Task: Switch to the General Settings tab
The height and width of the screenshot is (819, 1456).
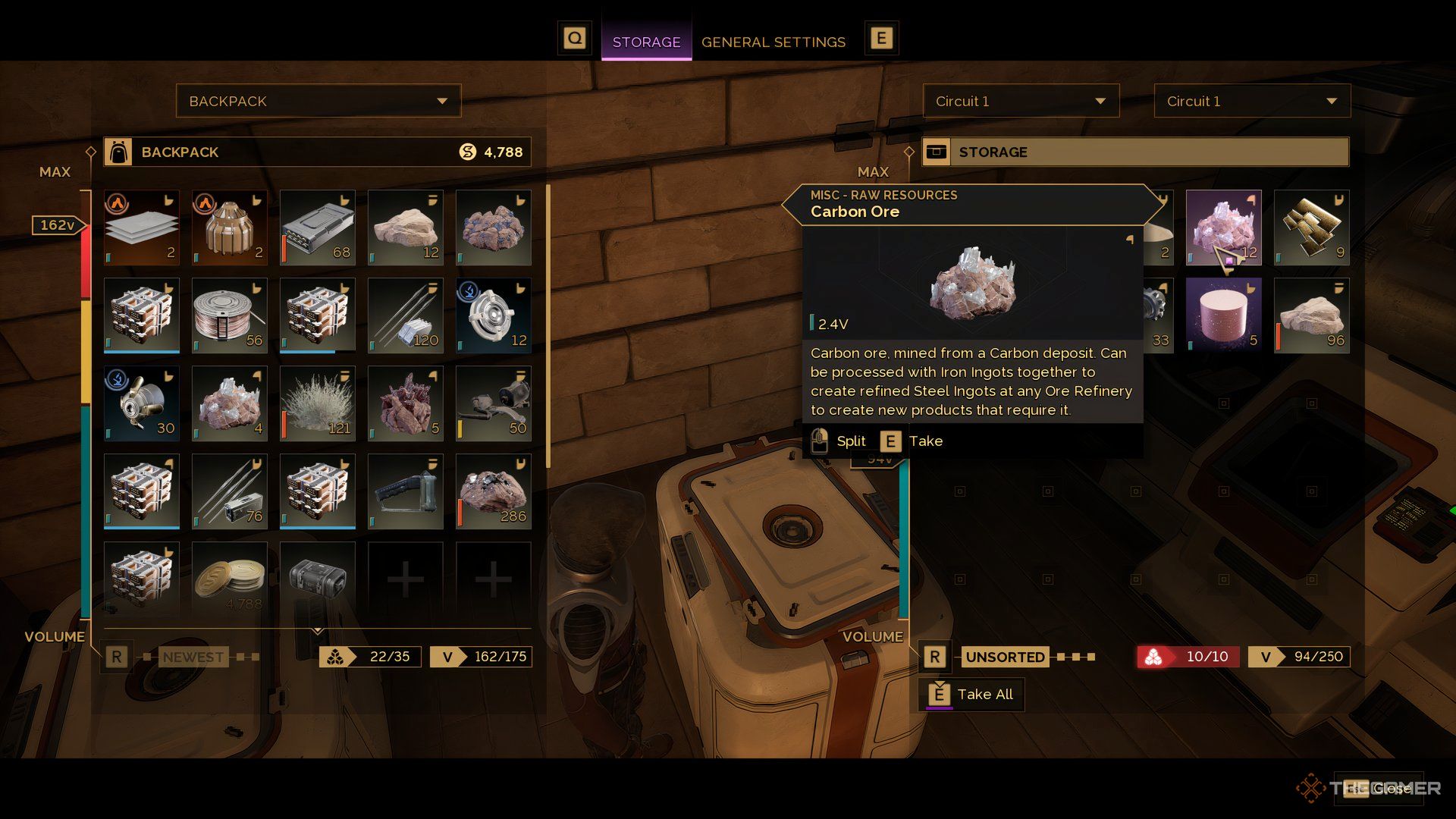Action: click(773, 42)
